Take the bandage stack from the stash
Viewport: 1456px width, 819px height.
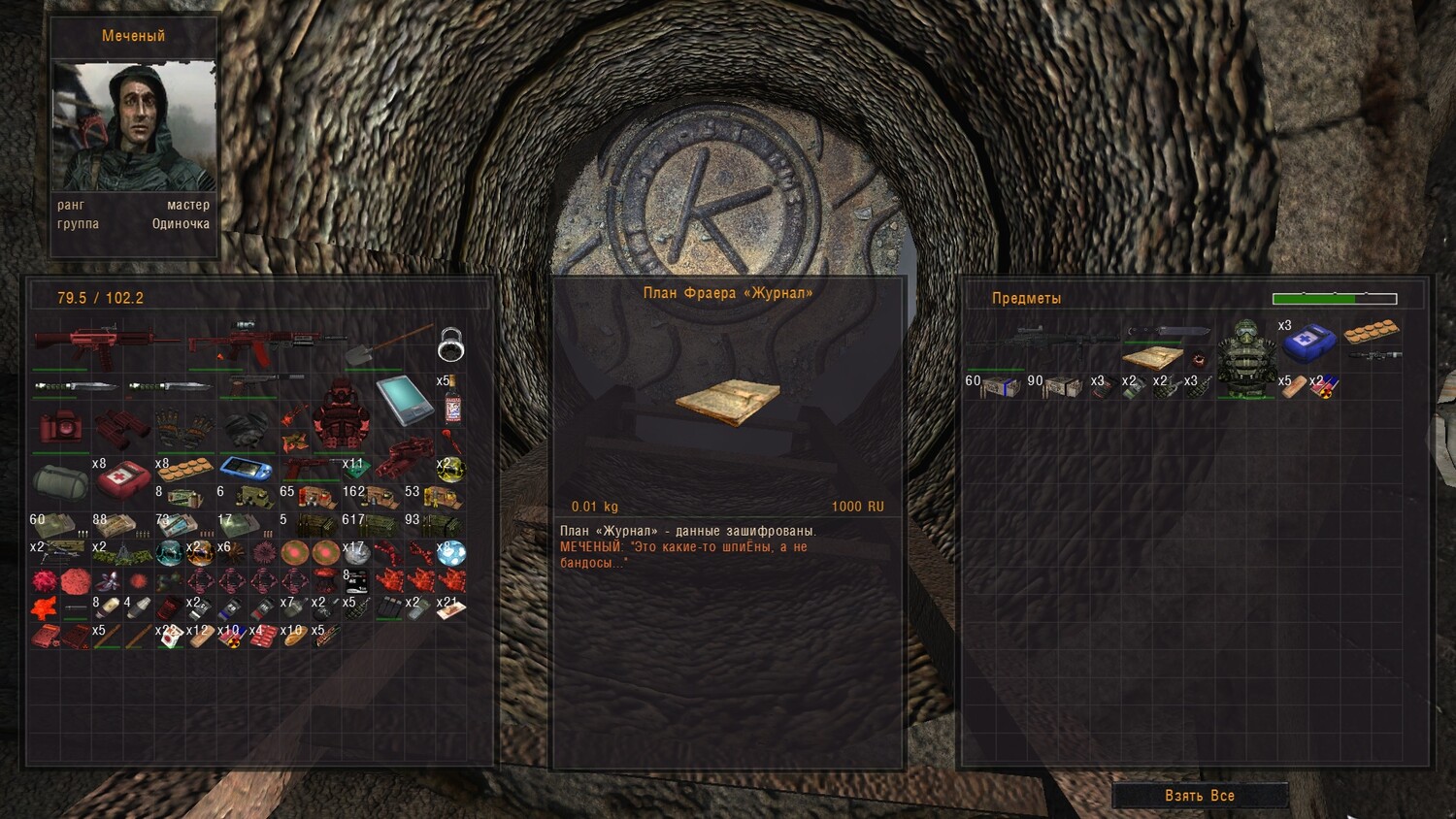tap(1292, 386)
